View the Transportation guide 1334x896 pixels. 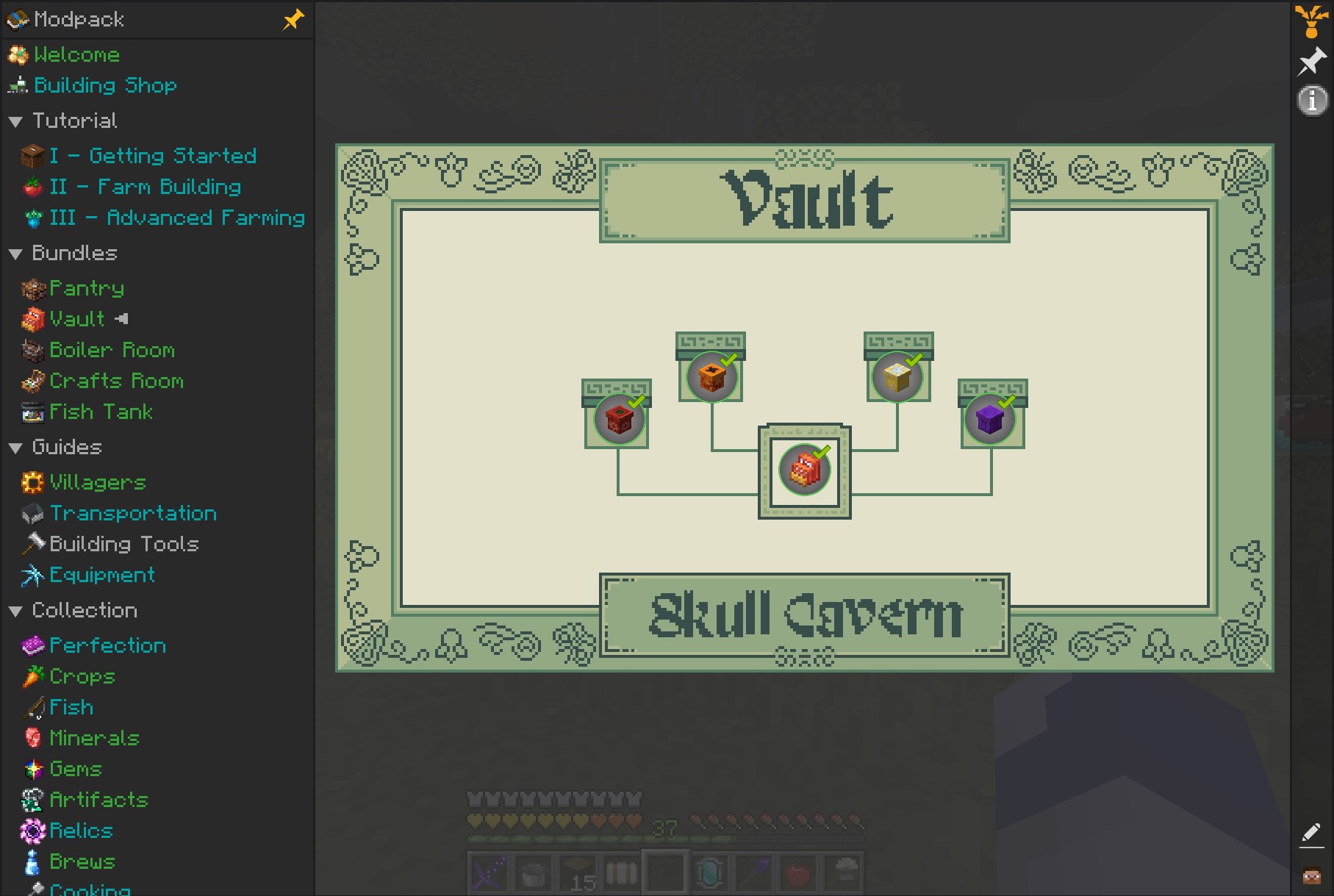(x=132, y=514)
